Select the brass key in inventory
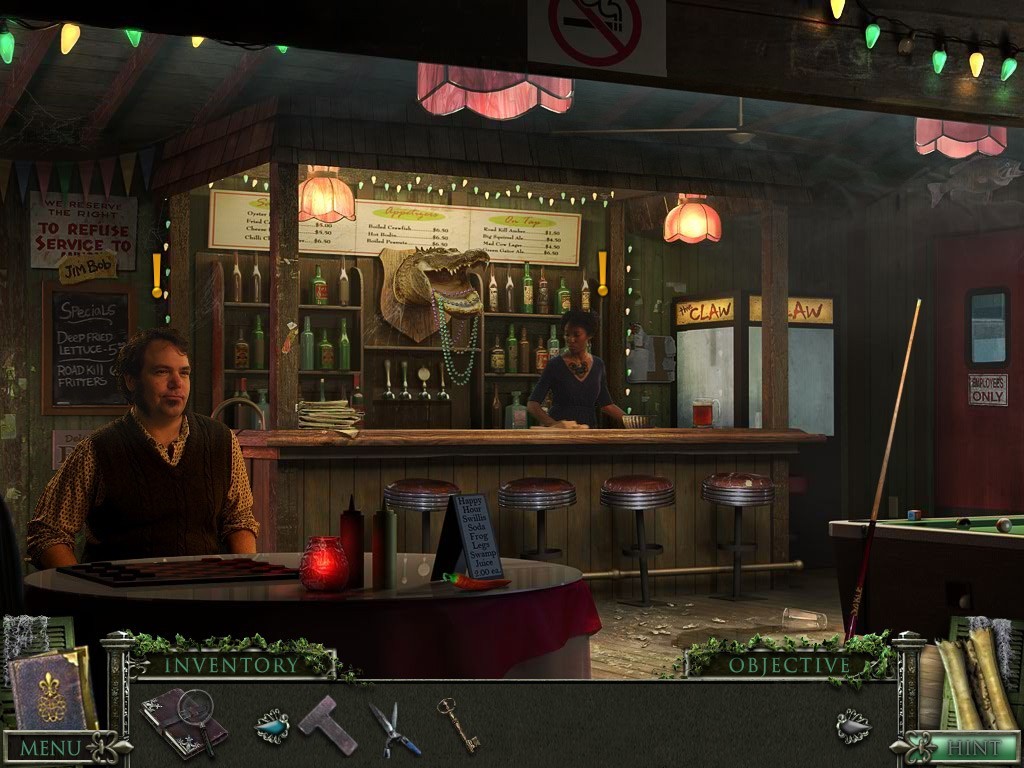 457,723
